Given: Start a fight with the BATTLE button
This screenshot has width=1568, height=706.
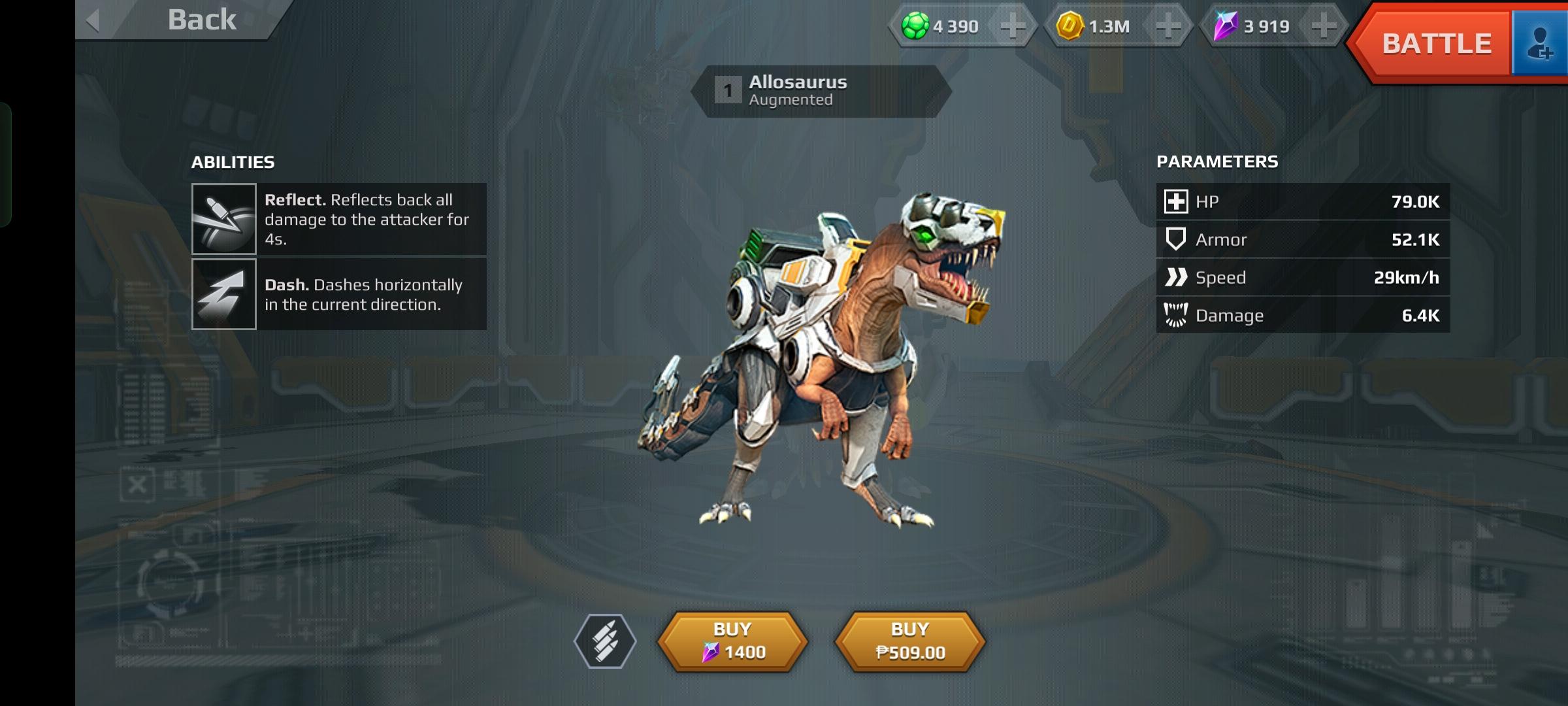Looking at the screenshot, I should (x=1435, y=44).
